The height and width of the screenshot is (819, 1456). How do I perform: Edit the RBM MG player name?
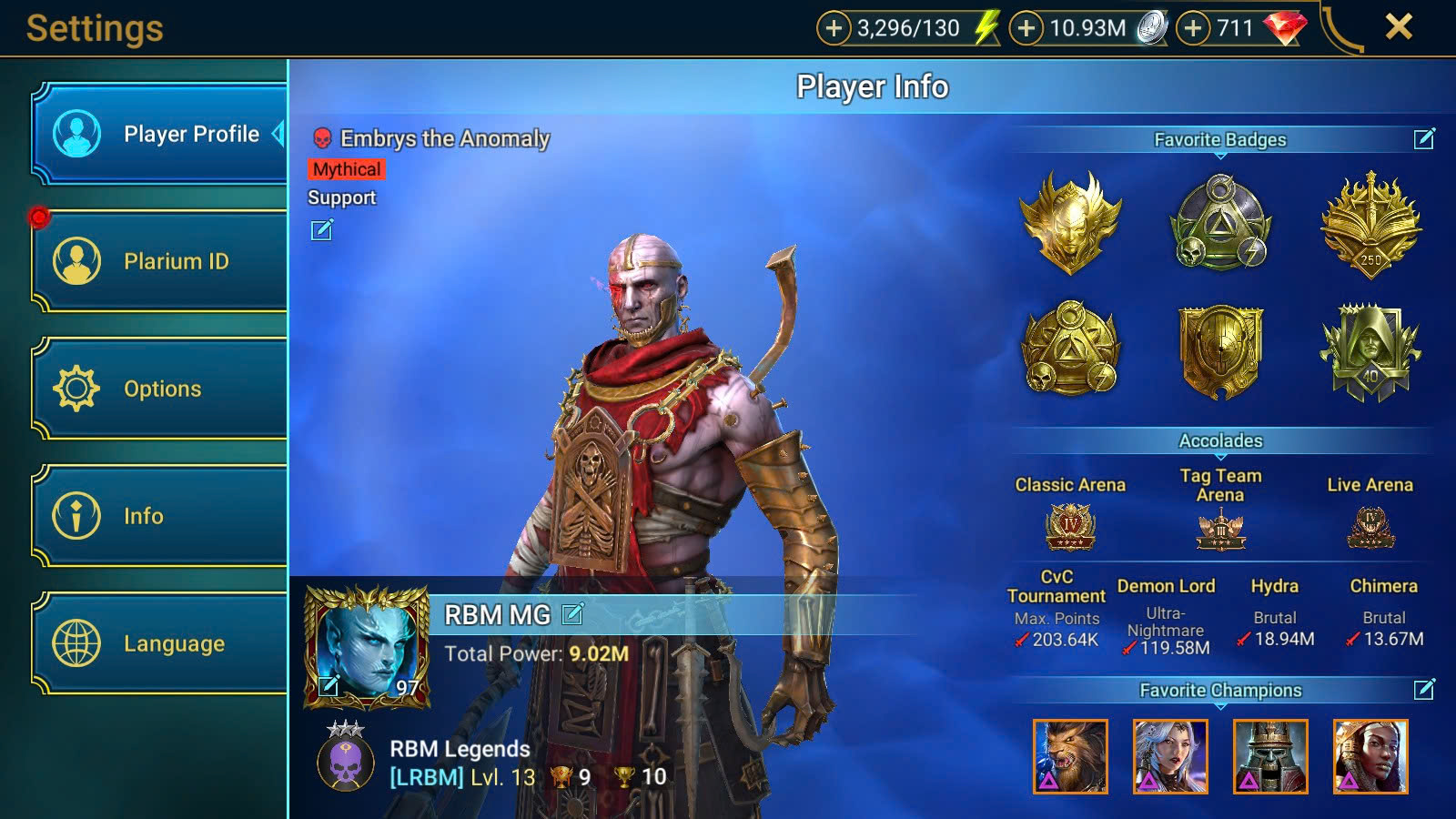point(572,614)
